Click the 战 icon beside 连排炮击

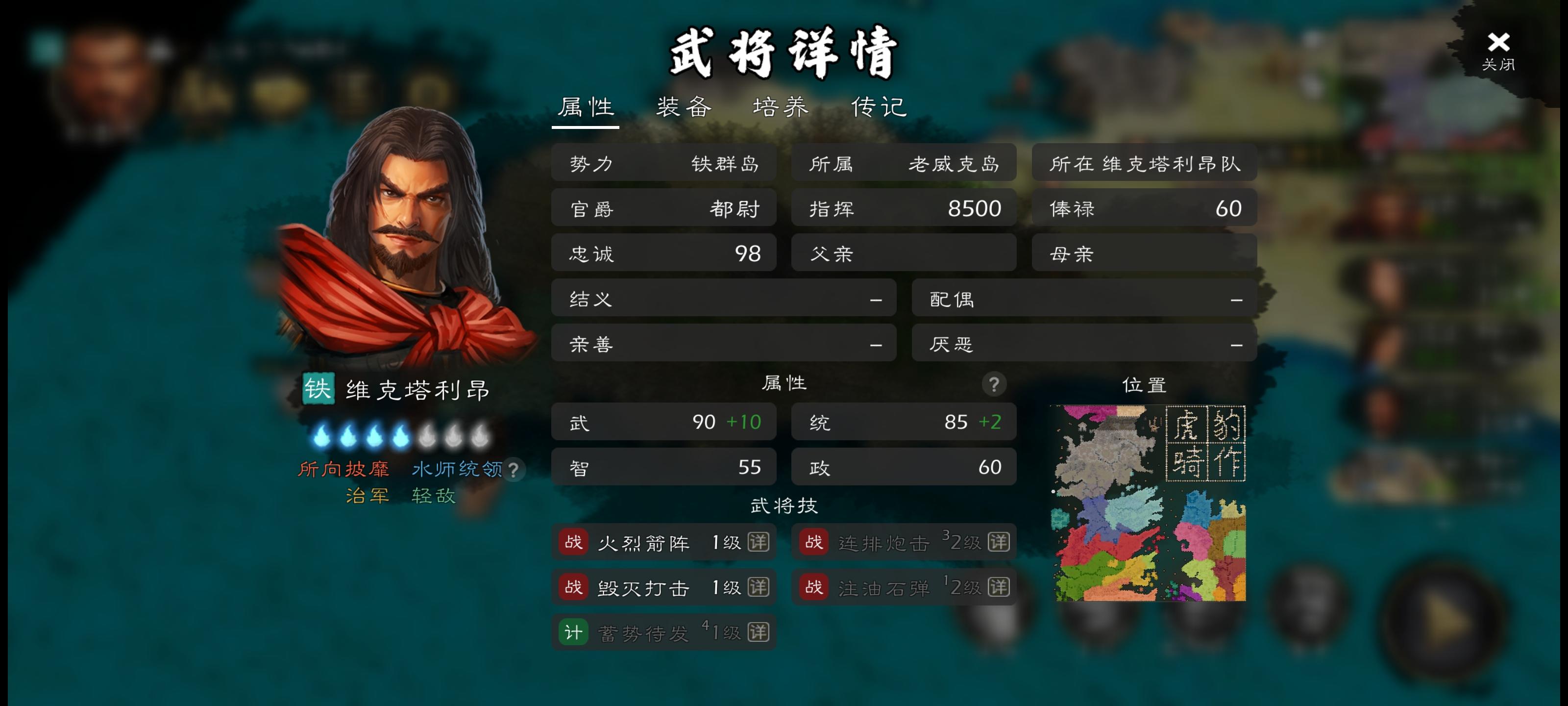(x=813, y=542)
